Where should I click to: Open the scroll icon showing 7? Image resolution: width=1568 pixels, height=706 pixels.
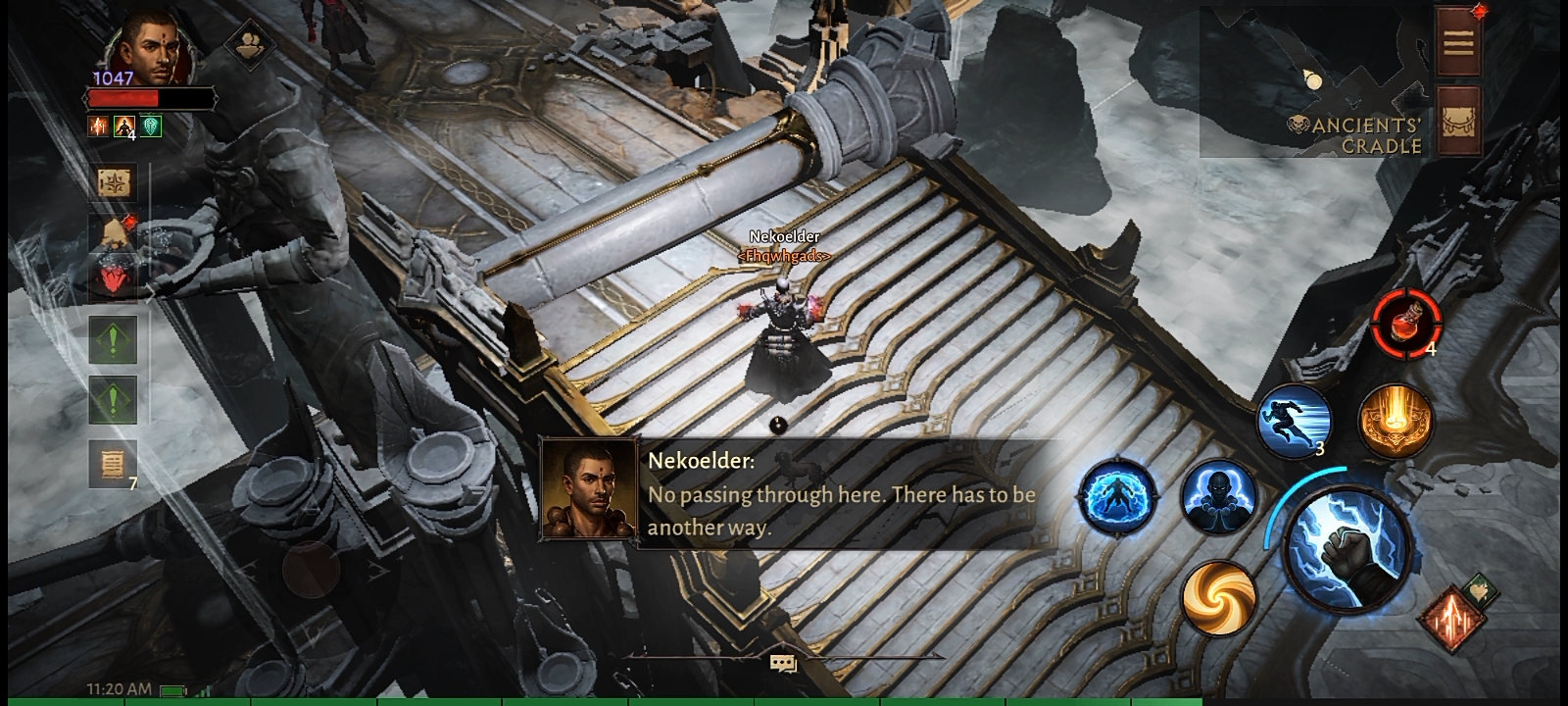pos(115,464)
